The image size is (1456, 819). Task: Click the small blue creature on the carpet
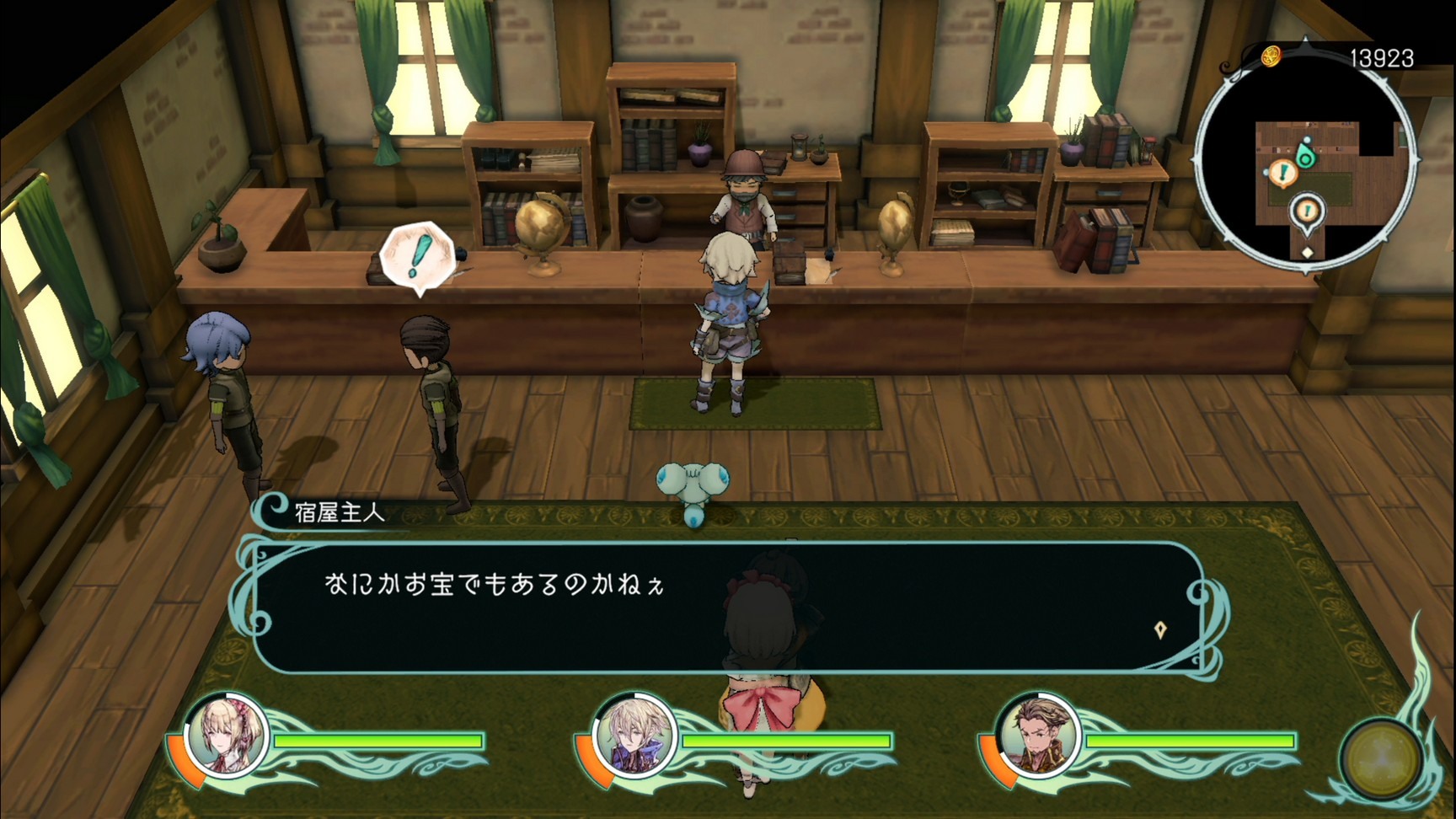(693, 484)
